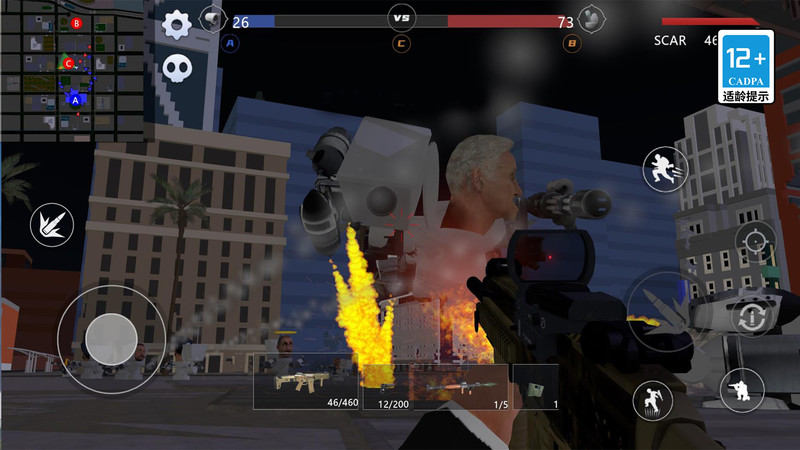Screen dimensions: 800x450
Task: Tap the skull scoreboard icon
Action: (x=177, y=67)
